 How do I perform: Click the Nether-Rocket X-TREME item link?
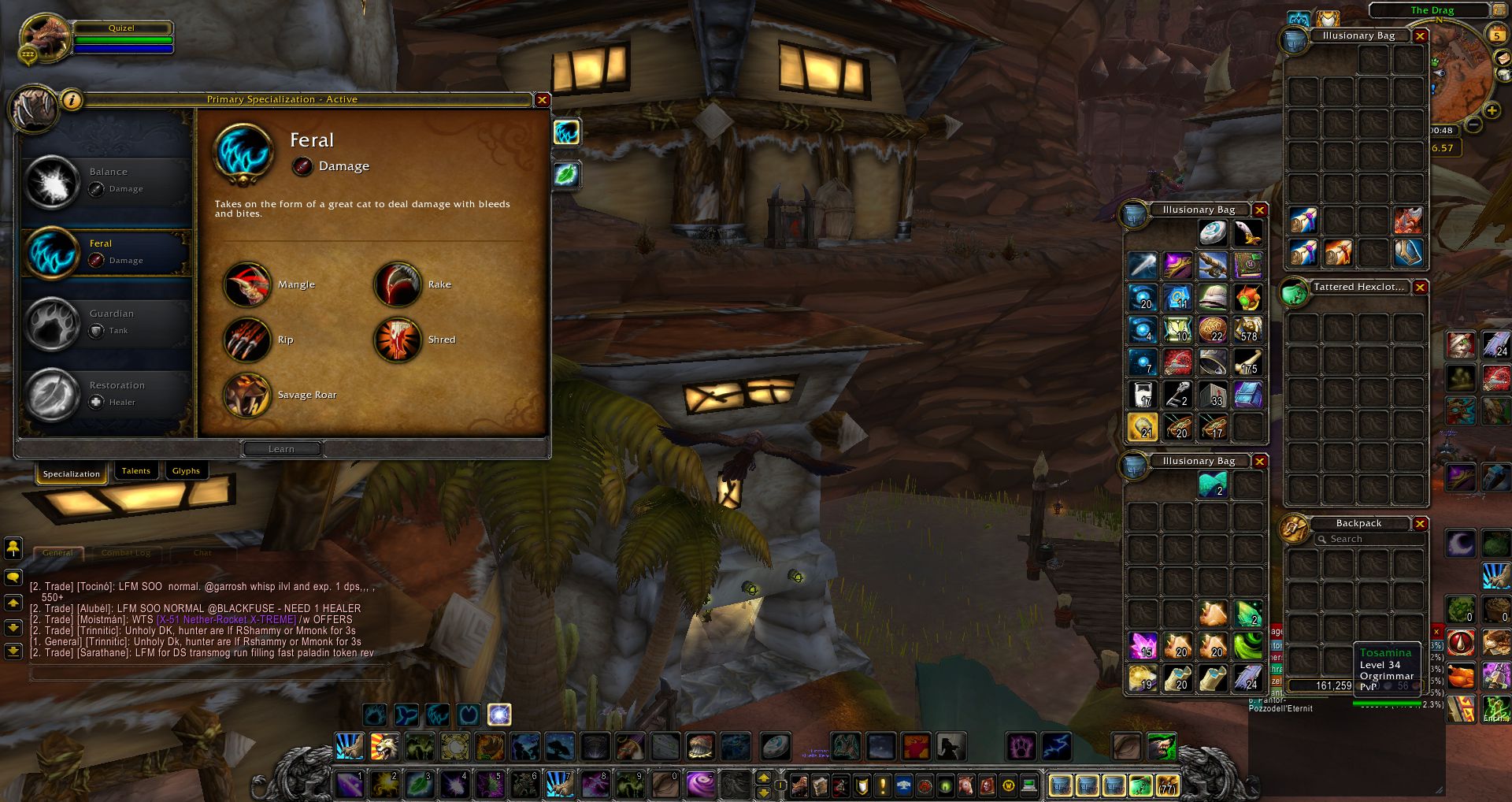pyautogui.click(x=227, y=620)
